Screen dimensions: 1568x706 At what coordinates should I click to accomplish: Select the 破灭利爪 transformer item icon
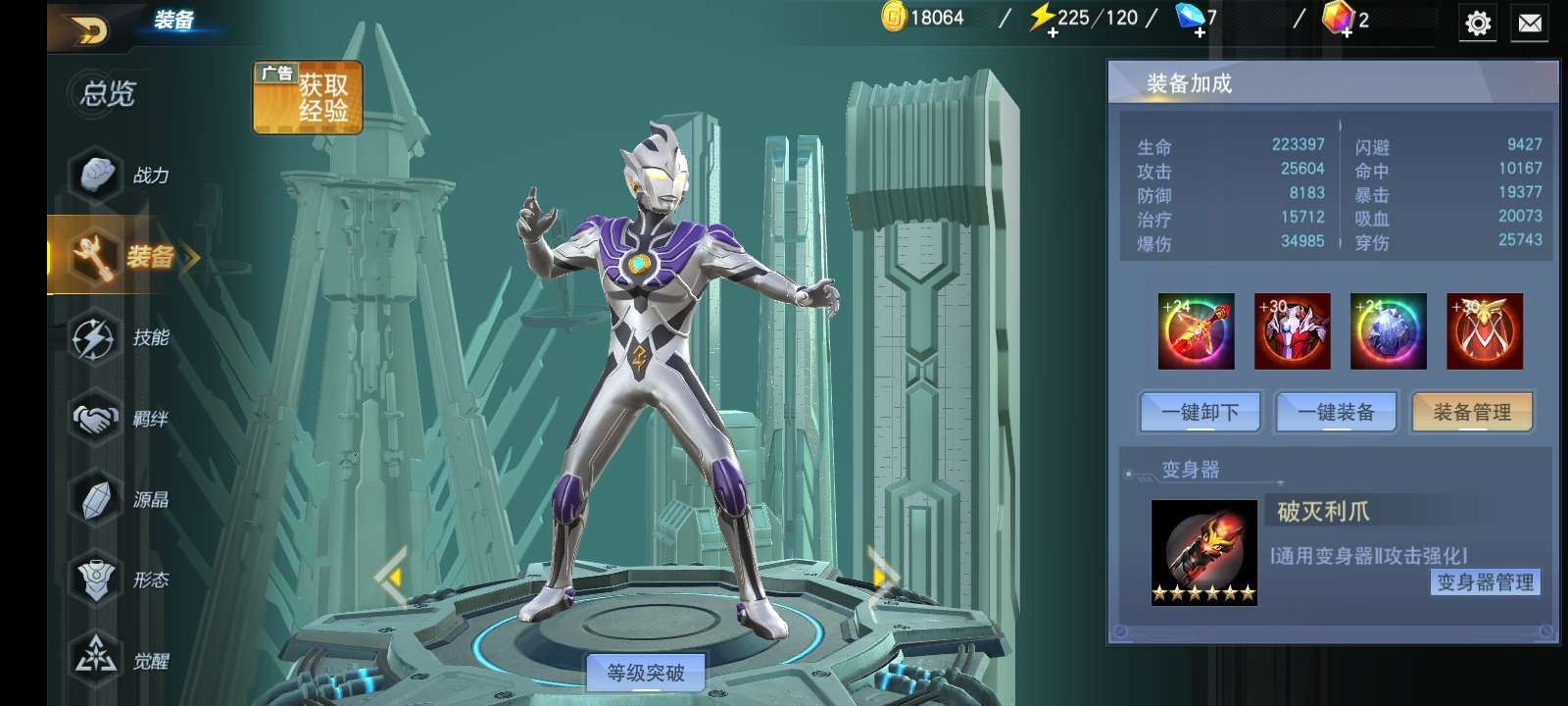click(x=1203, y=551)
